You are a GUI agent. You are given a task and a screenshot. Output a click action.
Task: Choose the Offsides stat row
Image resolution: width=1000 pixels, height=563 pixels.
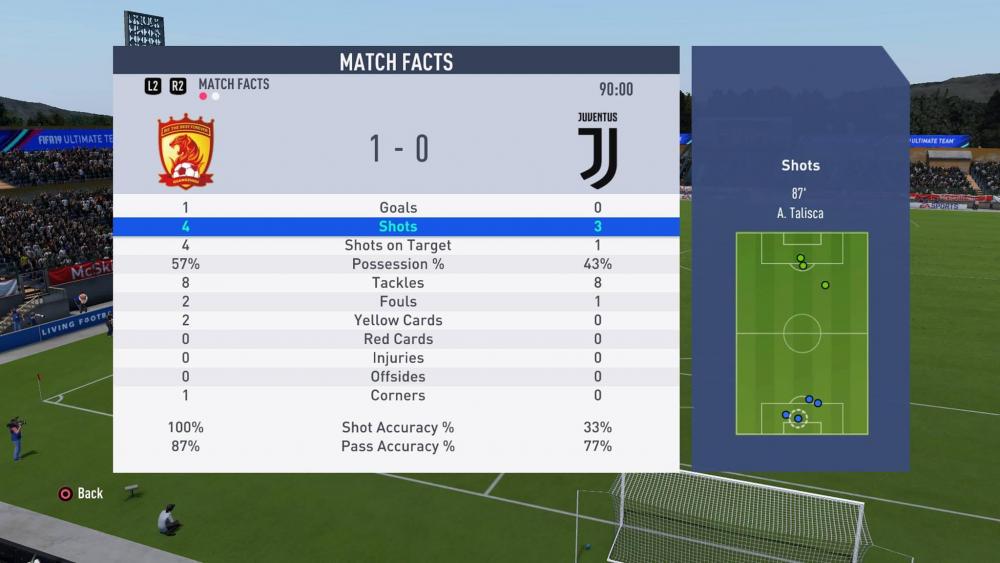point(397,377)
